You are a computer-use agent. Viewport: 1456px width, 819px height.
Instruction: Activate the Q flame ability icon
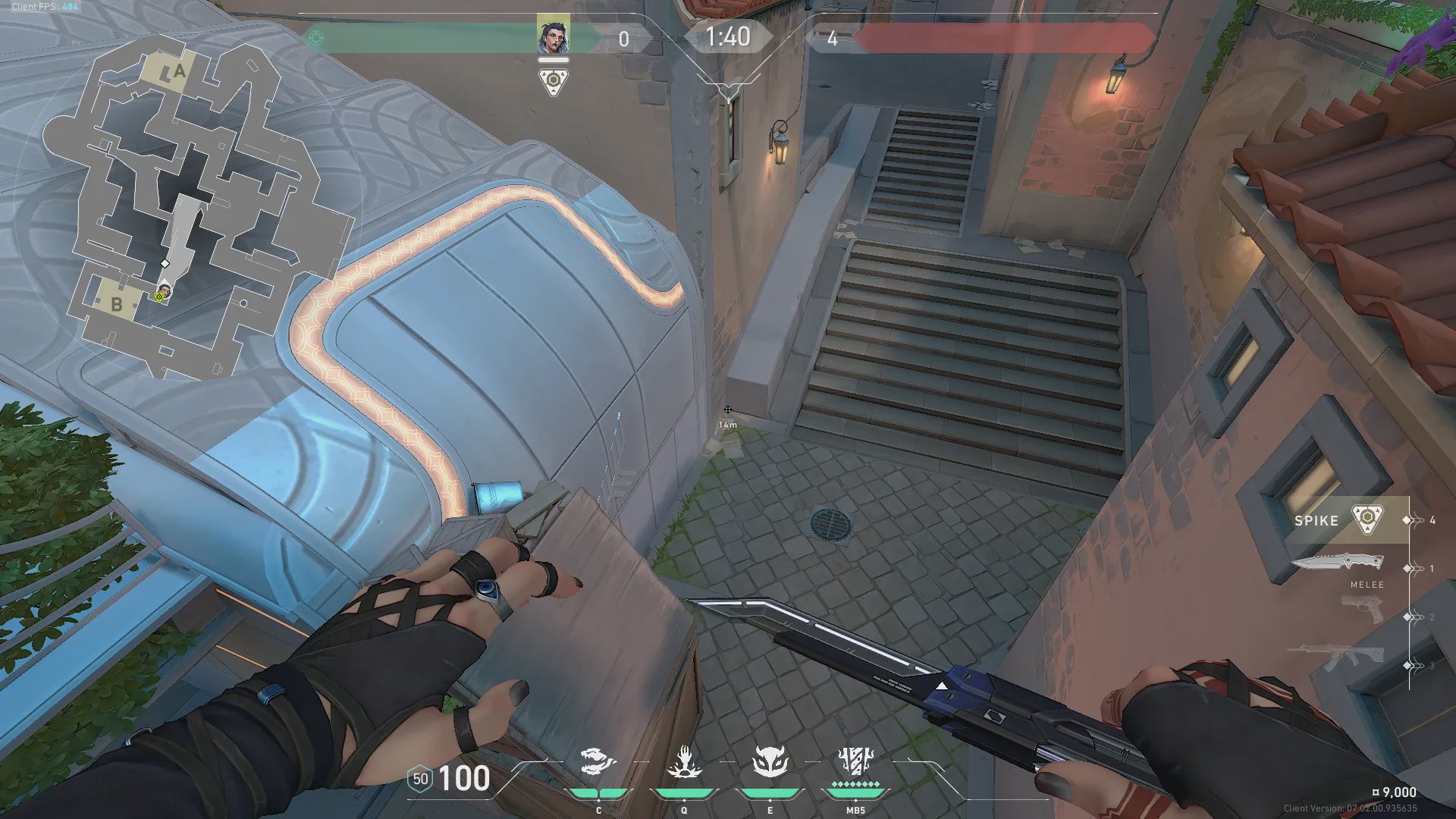[684, 762]
